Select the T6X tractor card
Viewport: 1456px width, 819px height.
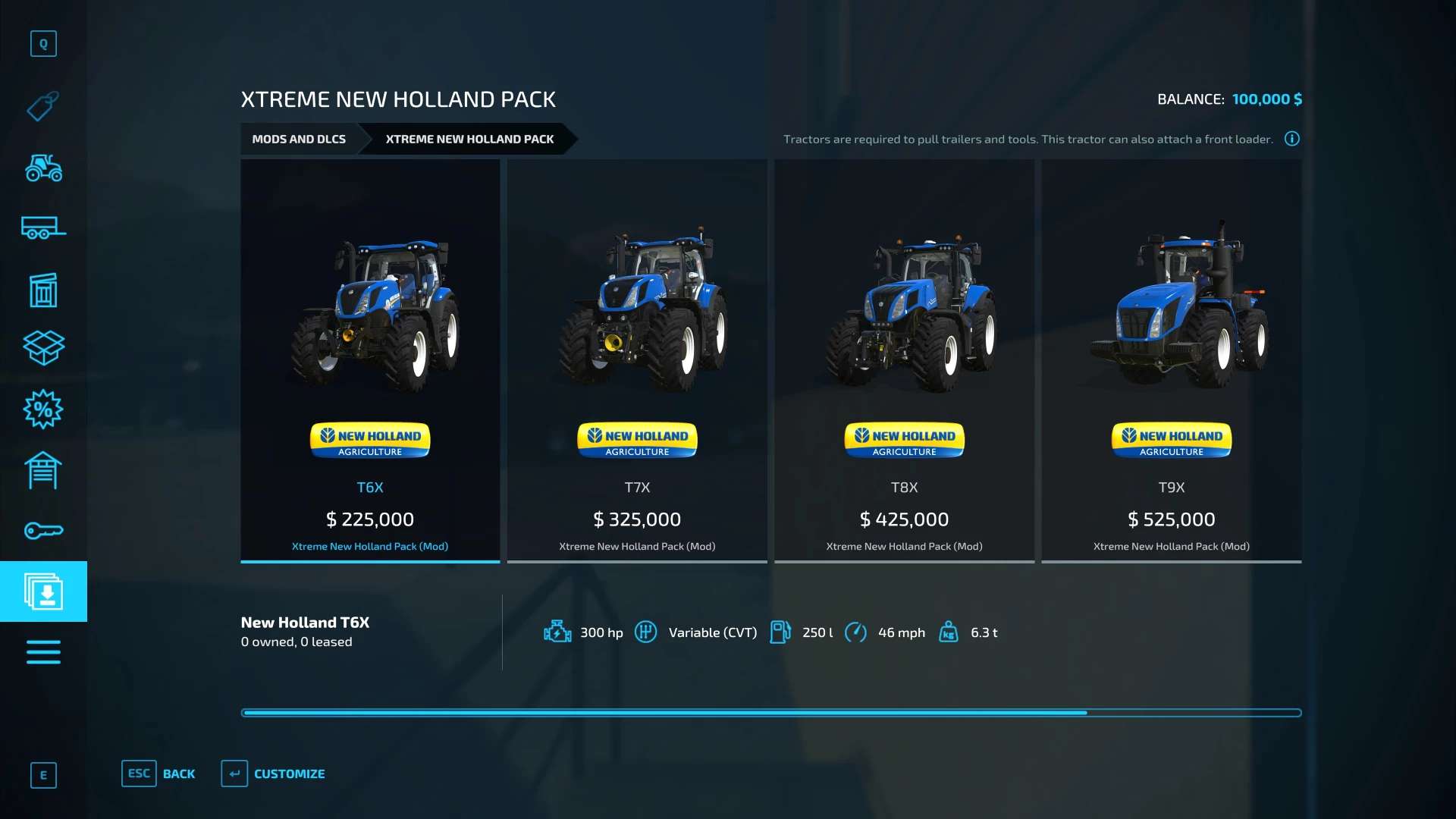[370, 360]
